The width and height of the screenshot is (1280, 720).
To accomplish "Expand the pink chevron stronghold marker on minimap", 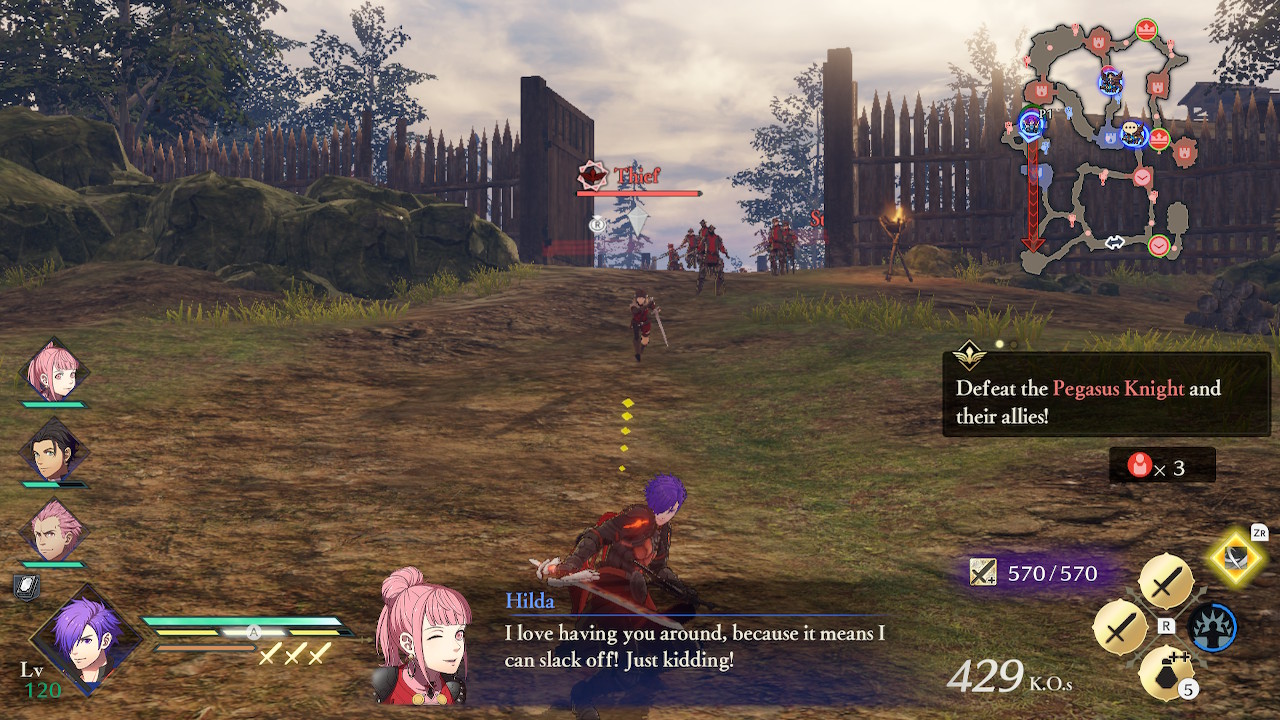I will (x=1141, y=177).
